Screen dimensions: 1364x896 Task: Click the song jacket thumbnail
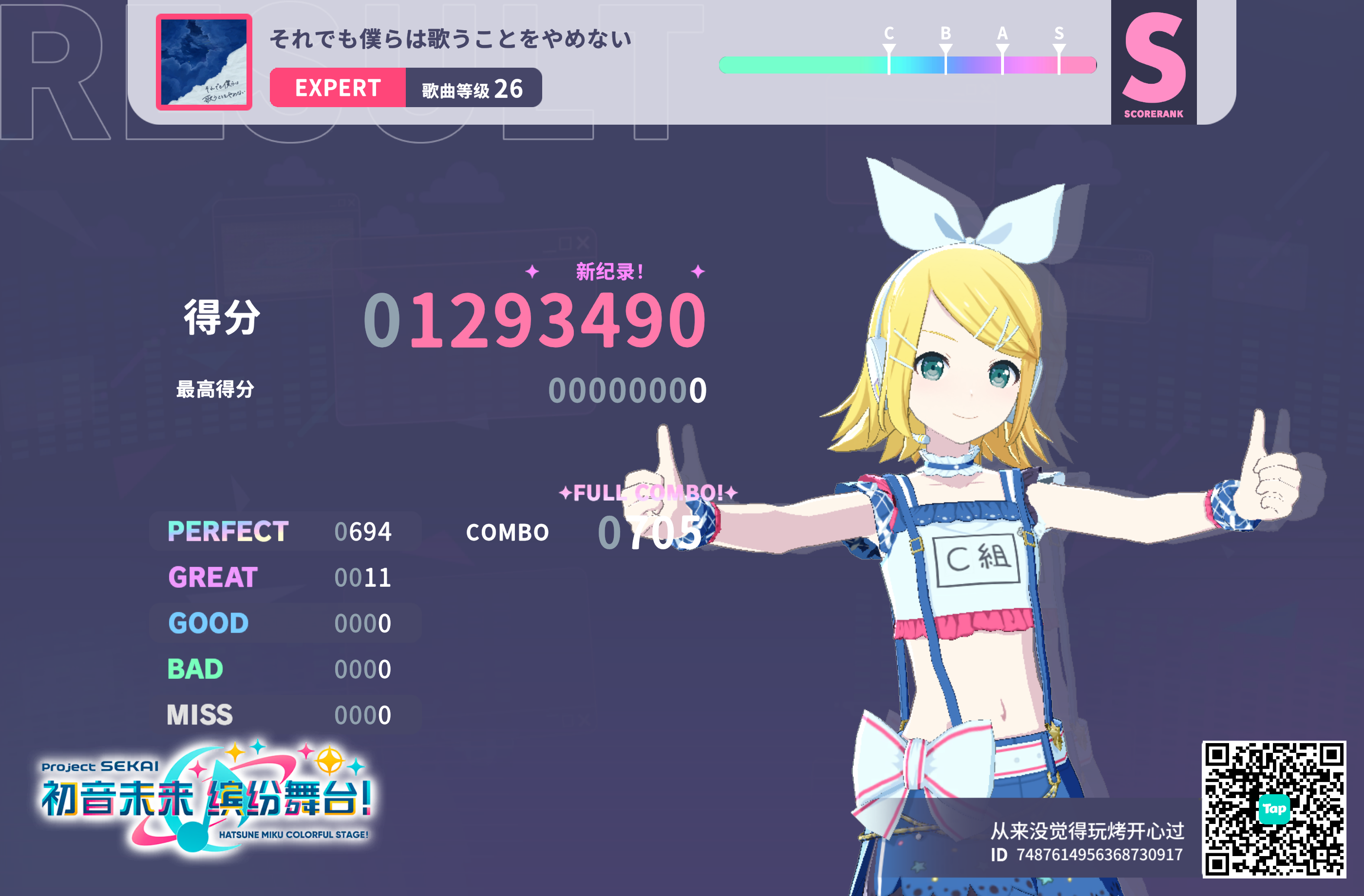point(204,63)
